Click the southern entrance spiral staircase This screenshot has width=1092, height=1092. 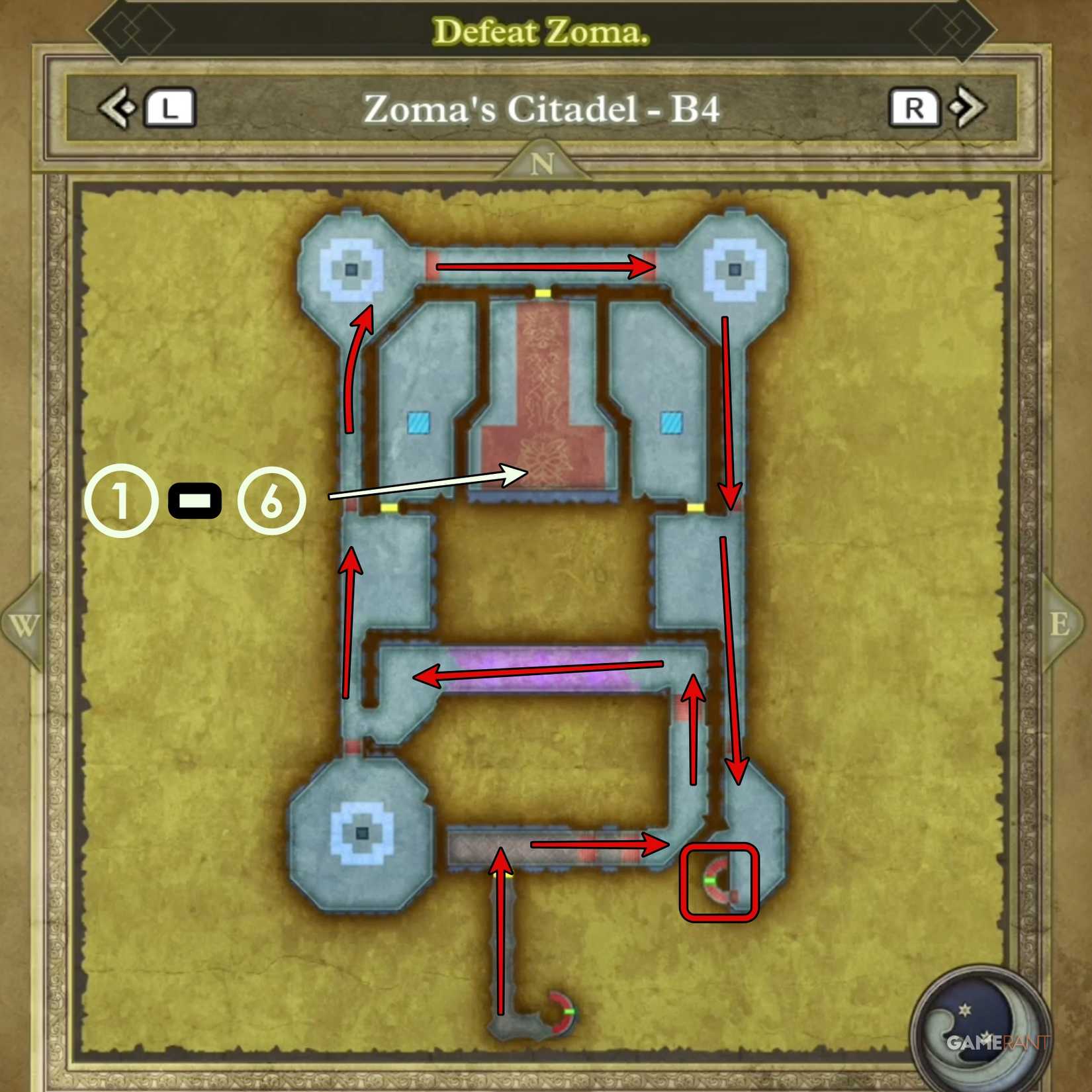click(x=560, y=1013)
